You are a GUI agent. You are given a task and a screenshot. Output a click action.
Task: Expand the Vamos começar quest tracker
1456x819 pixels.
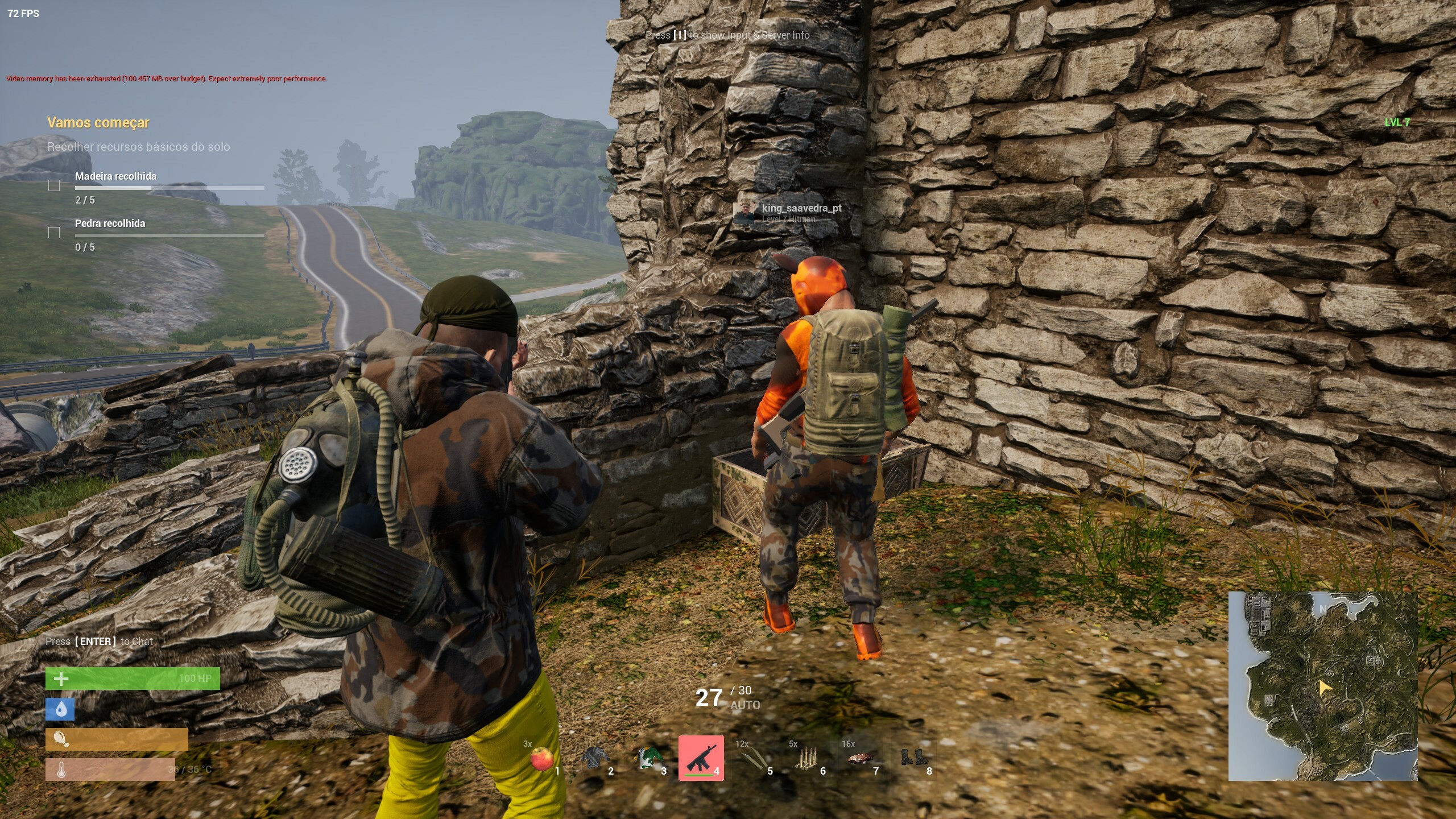pos(97,122)
